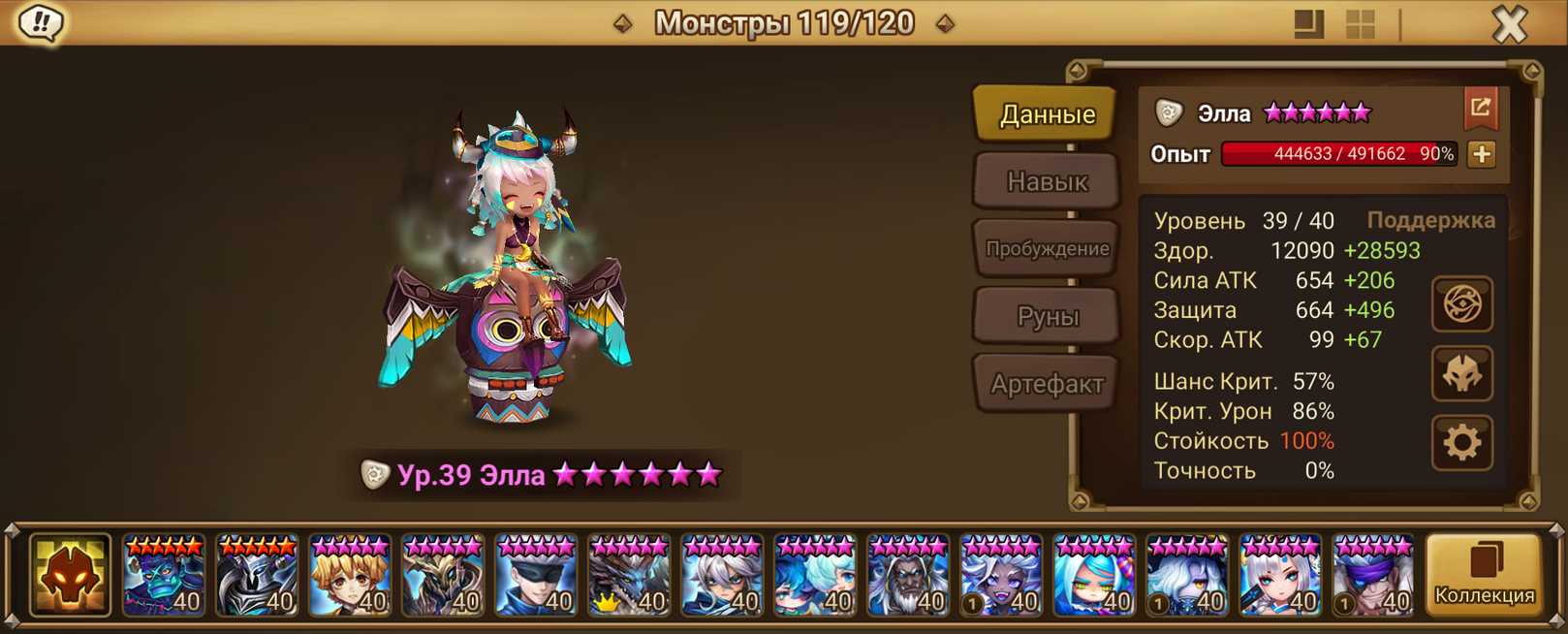Select the grey-bearded old man portrait

908,577
